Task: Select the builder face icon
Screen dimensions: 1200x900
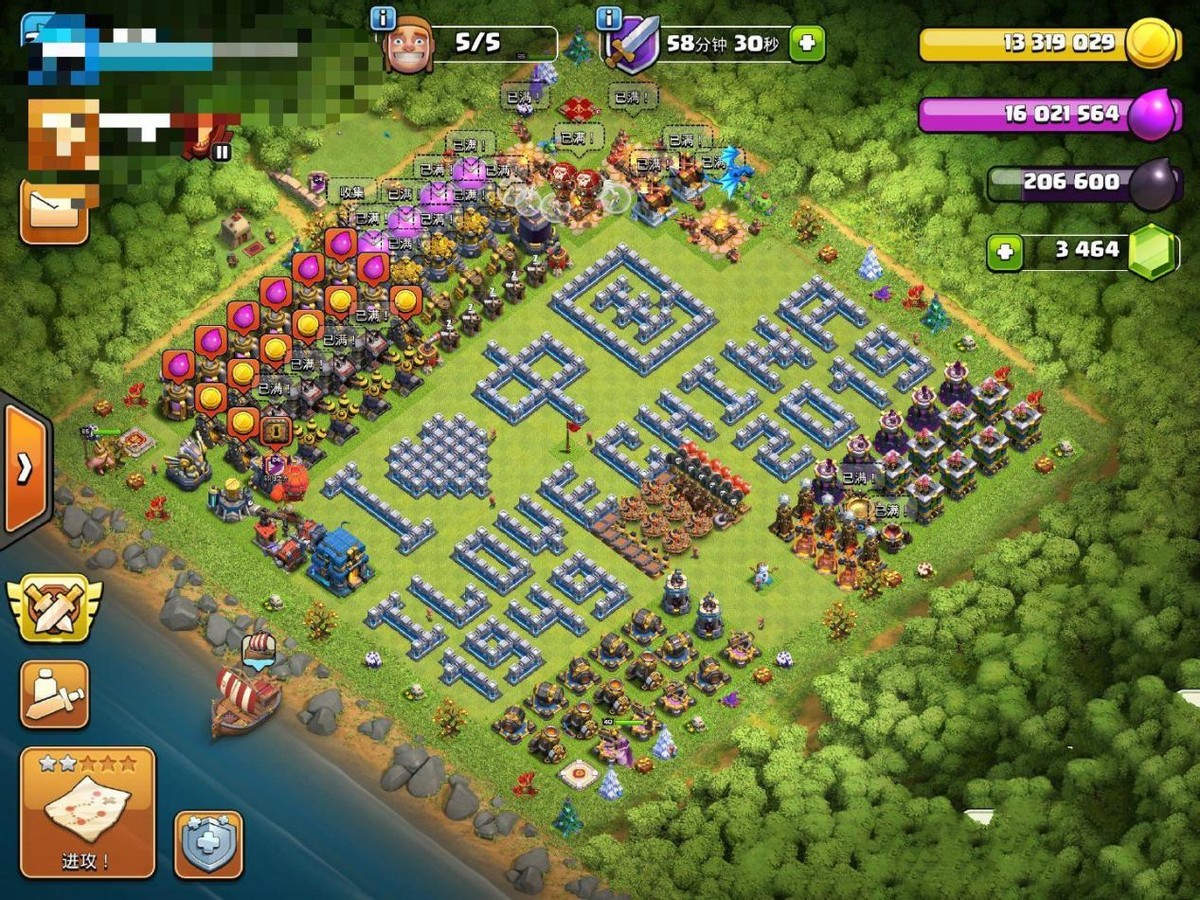Action: tap(409, 46)
